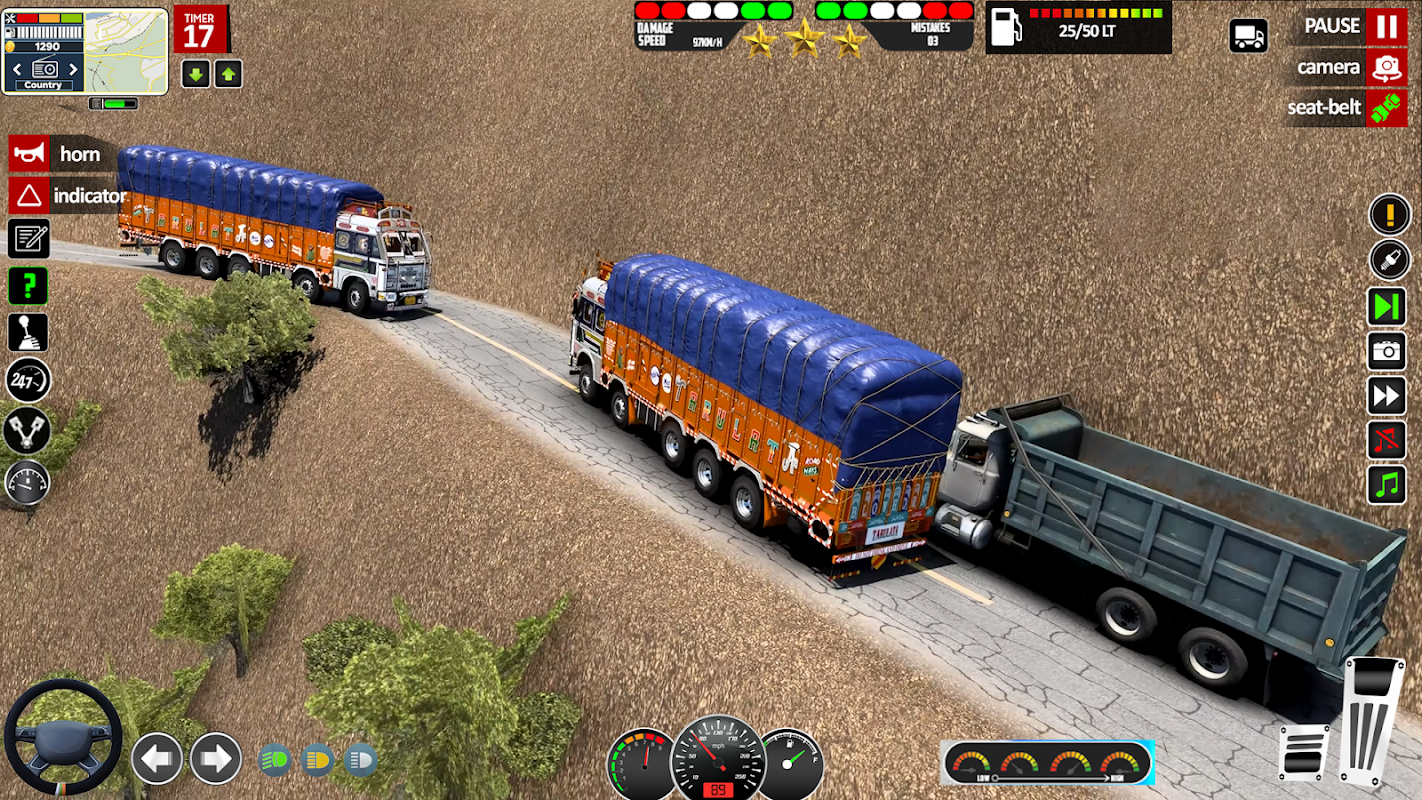Click the white truck icon

coord(1248,36)
